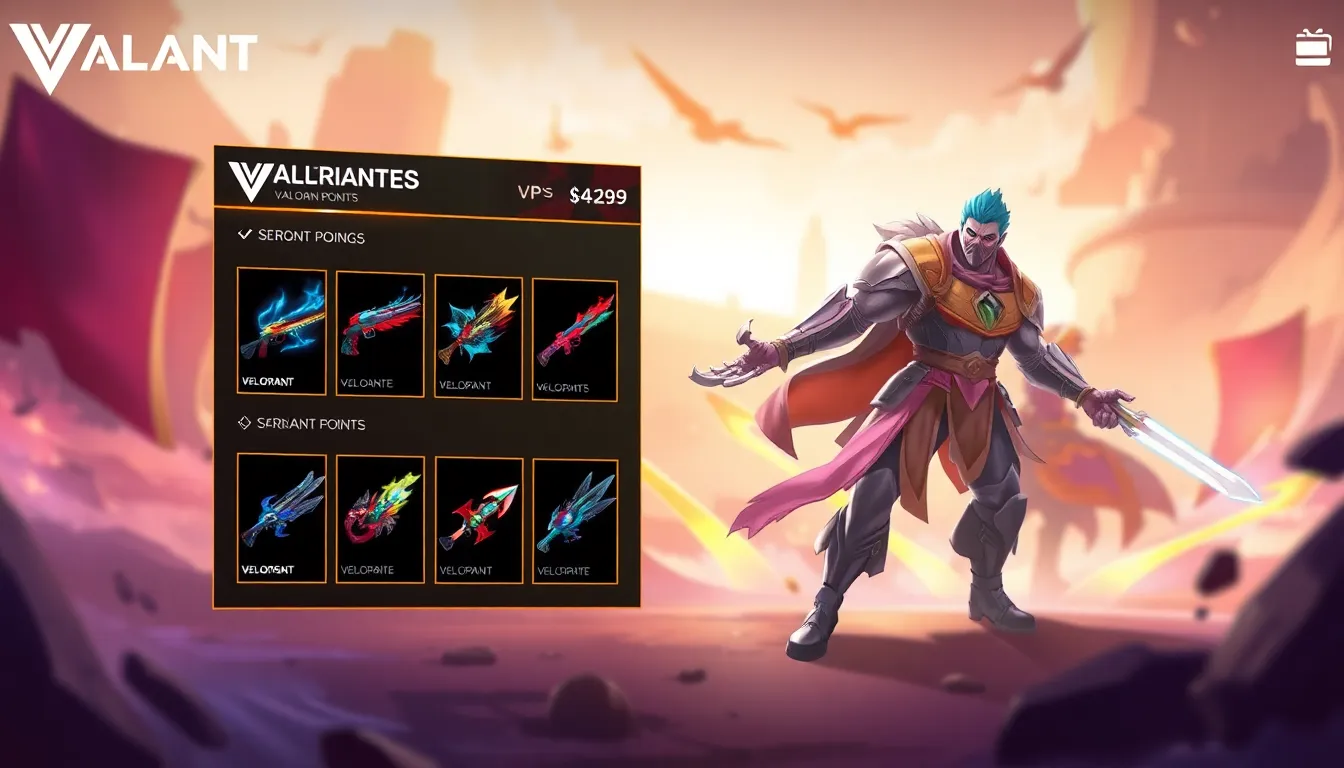Choose the dark blue winged rifle skin
The width and height of the screenshot is (1344, 768).
[x=282, y=517]
